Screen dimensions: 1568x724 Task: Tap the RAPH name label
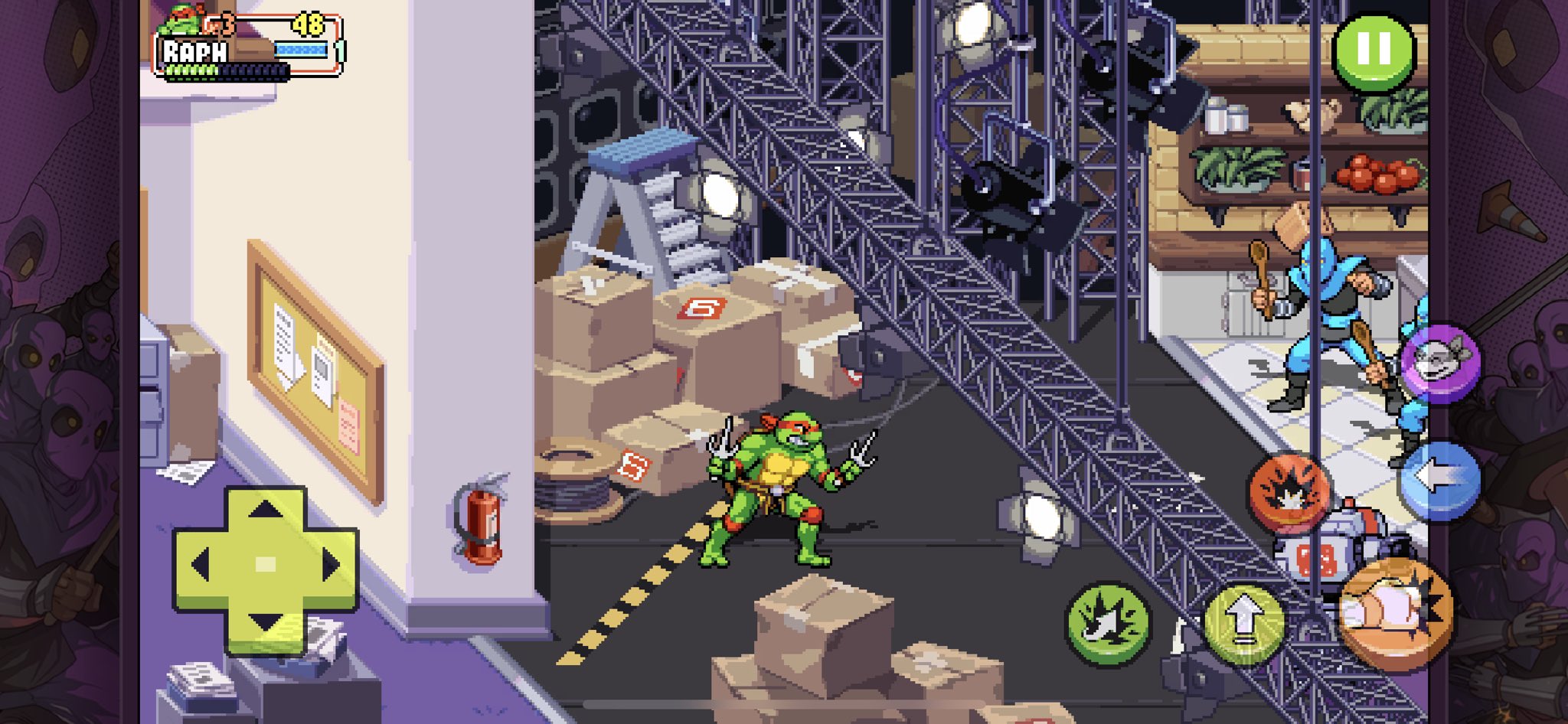coord(194,51)
